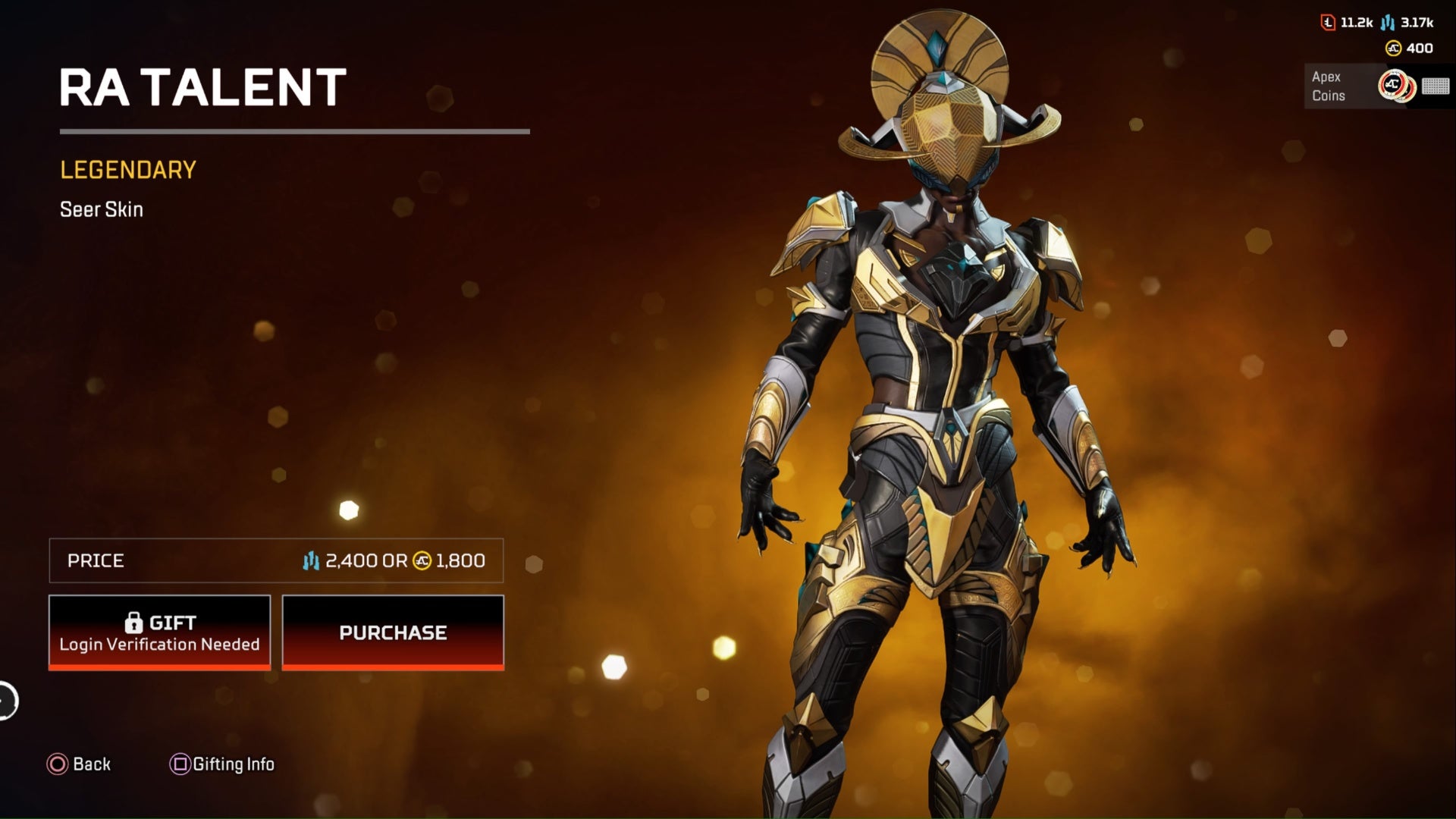
Task: Select the Gift option requiring login verification
Action: click(159, 632)
